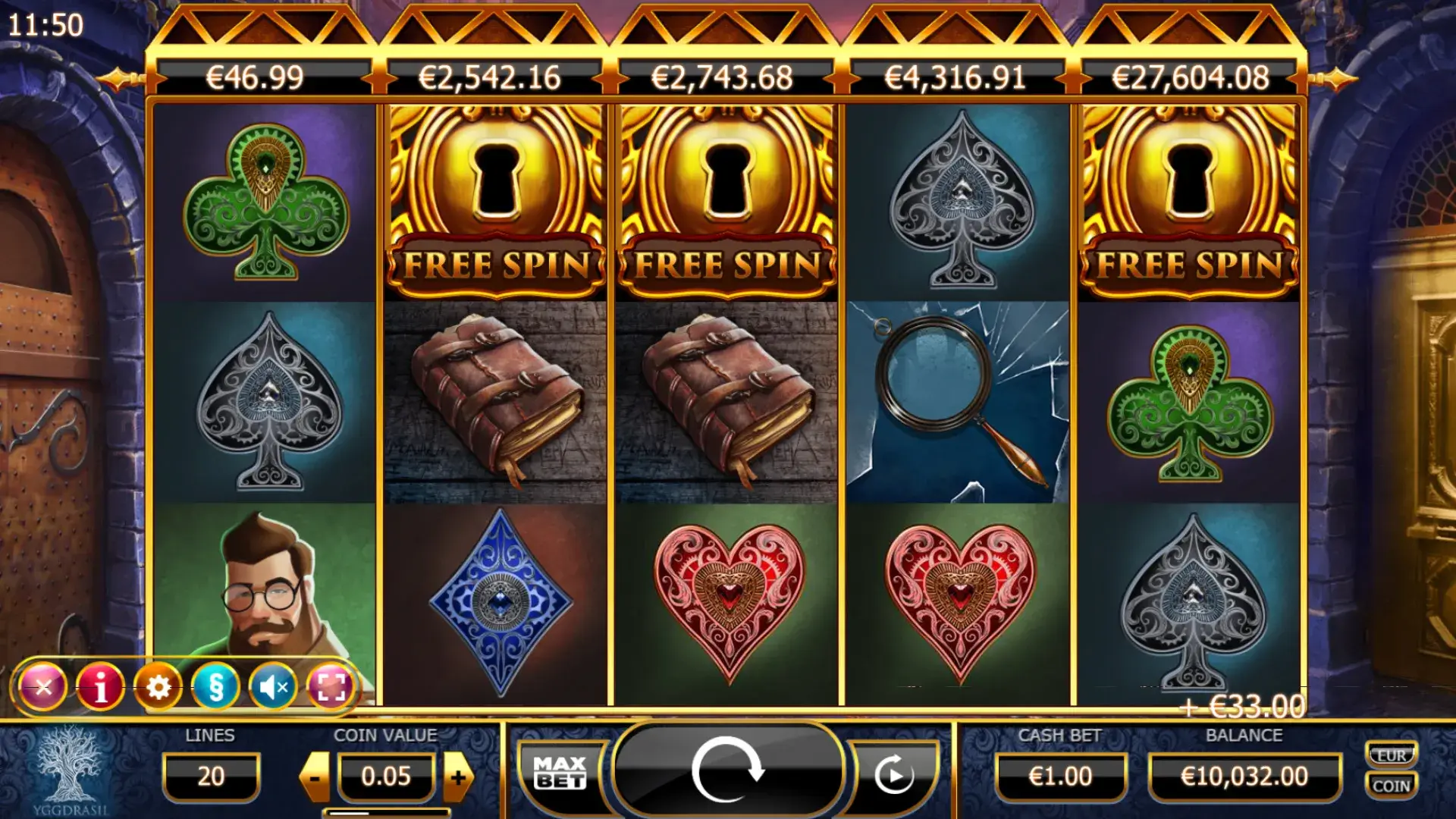Toggle the muted speaker sound button
The image size is (1456, 819).
tap(273, 687)
